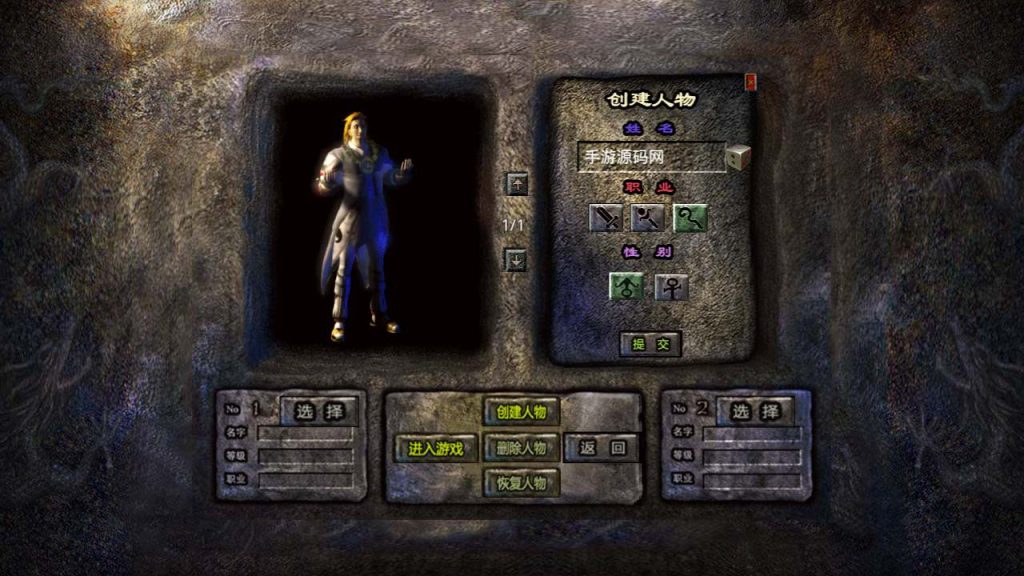This screenshot has height=576, width=1024.
Task: Open 创建人物 in the bottom menu
Action: pos(521,412)
